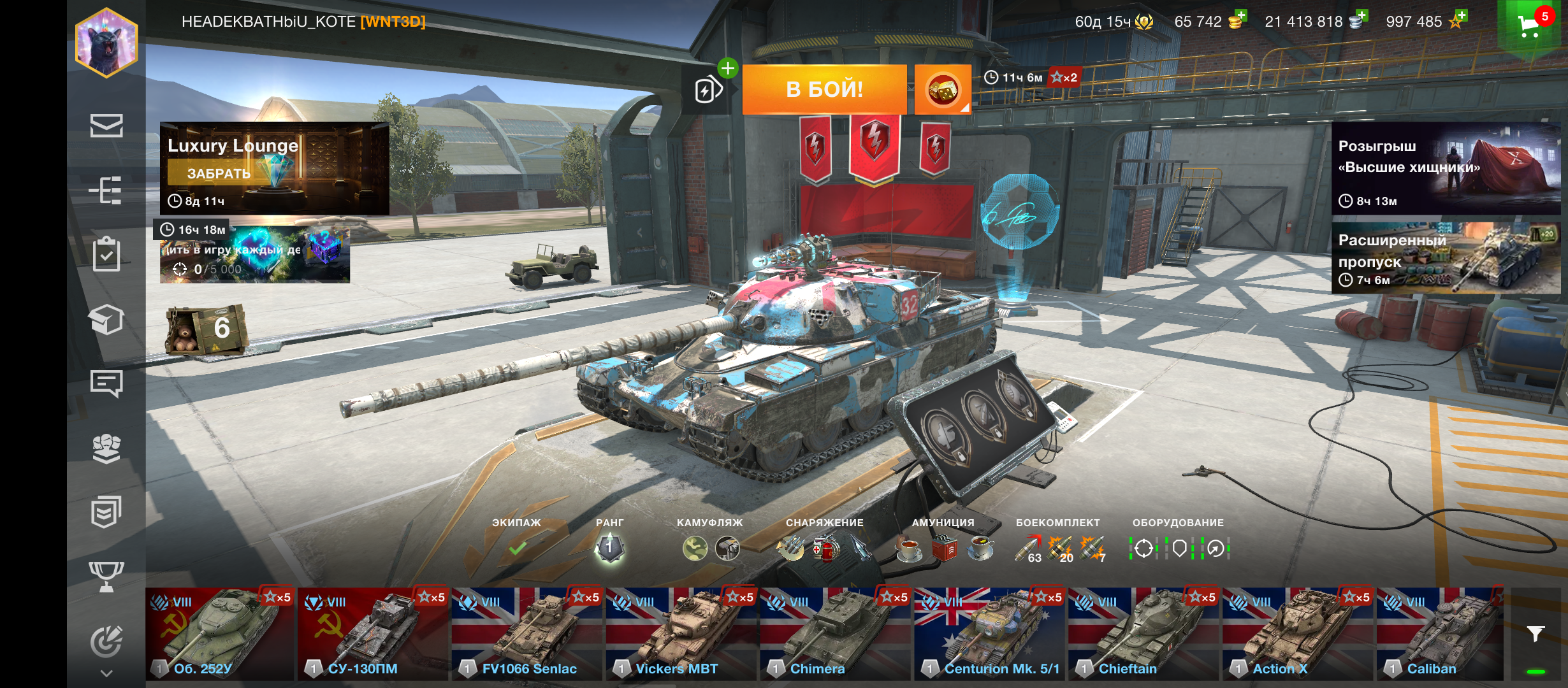The width and height of the screenshot is (1568, 688).
Task: Choose the Chieftain tank in carousel
Action: tap(1144, 634)
